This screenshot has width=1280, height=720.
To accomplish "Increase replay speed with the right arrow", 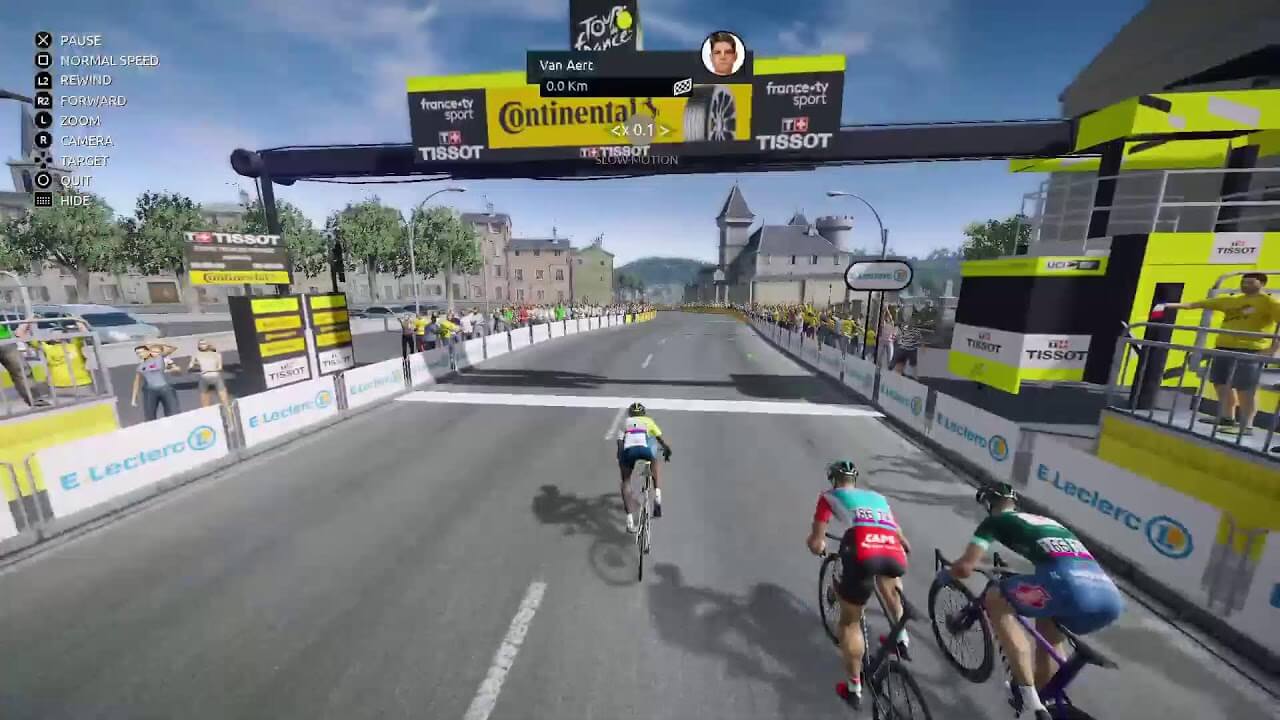I will tap(663, 130).
